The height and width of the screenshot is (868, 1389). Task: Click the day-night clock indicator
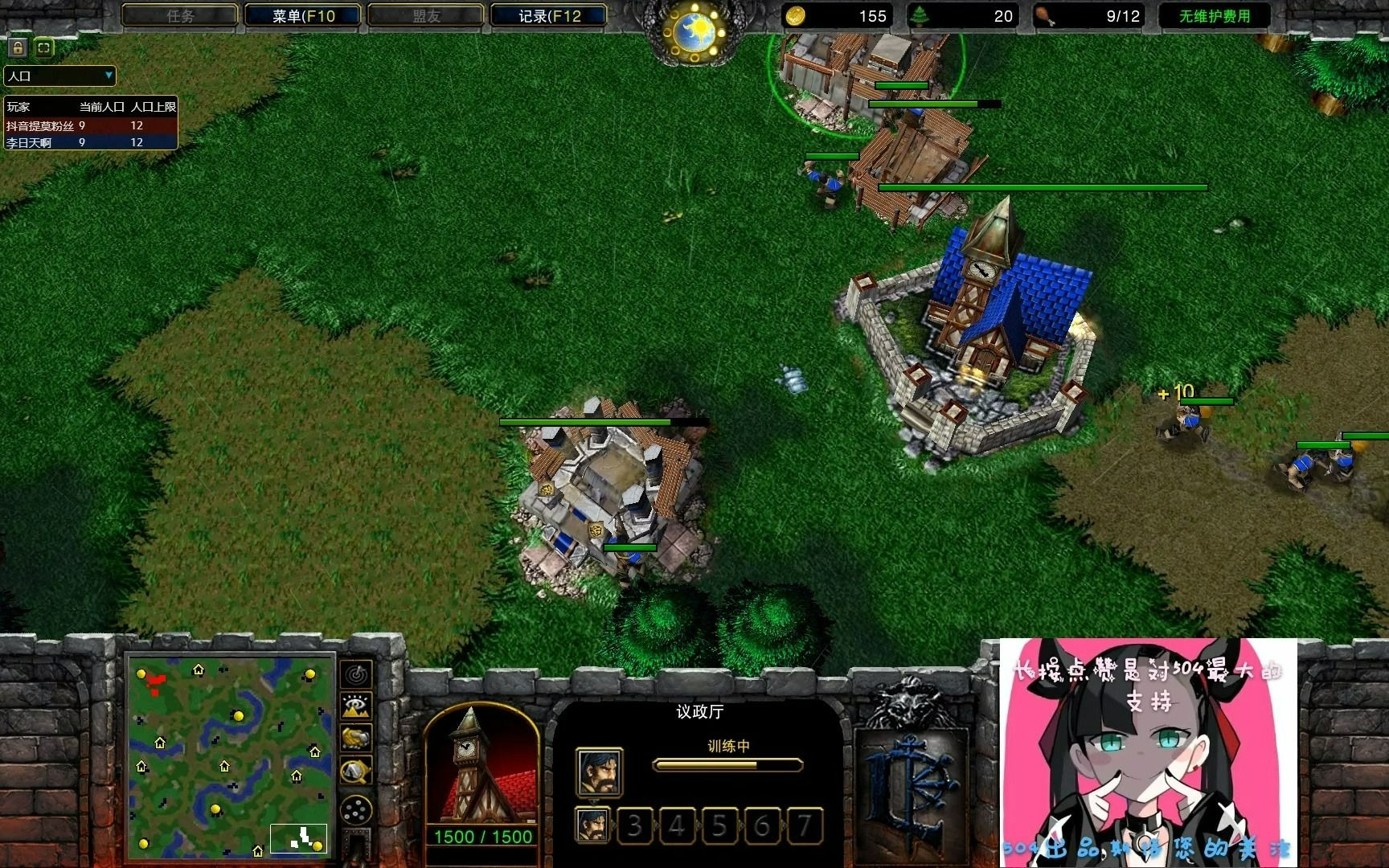tap(694, 32)
